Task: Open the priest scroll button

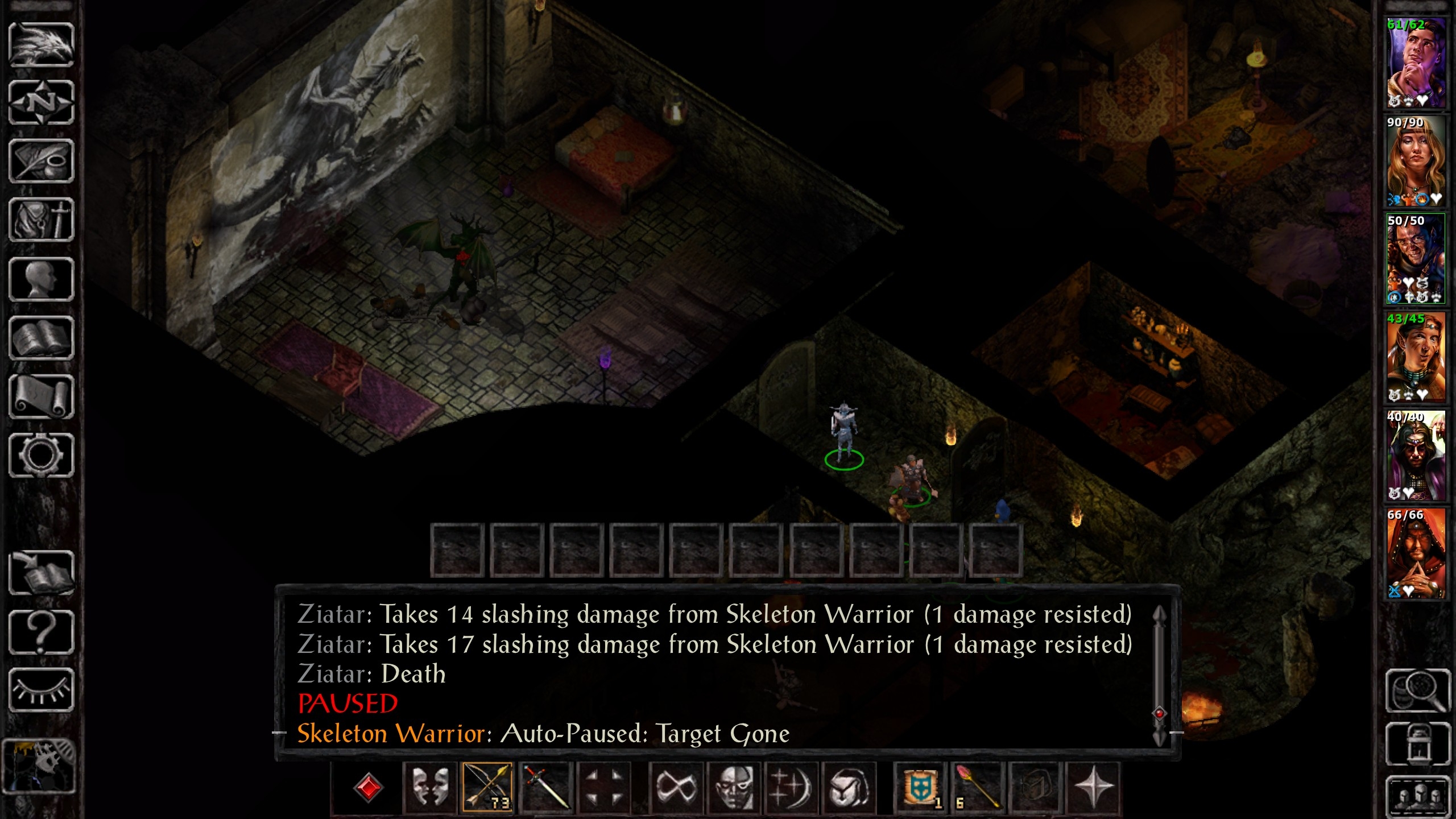Action: pyautogui.click(x=41, y=397)
